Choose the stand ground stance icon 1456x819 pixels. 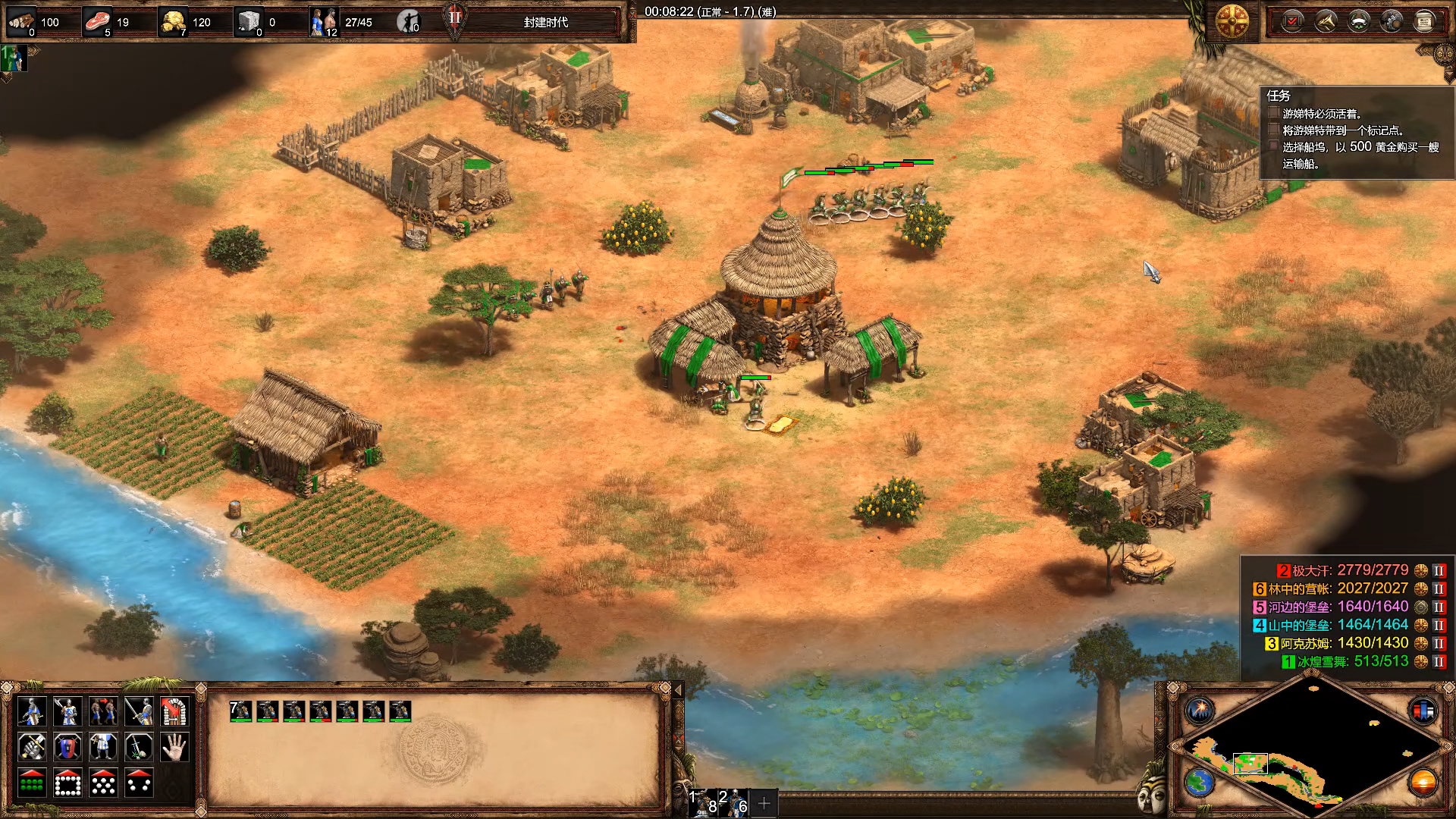[103, 748]
